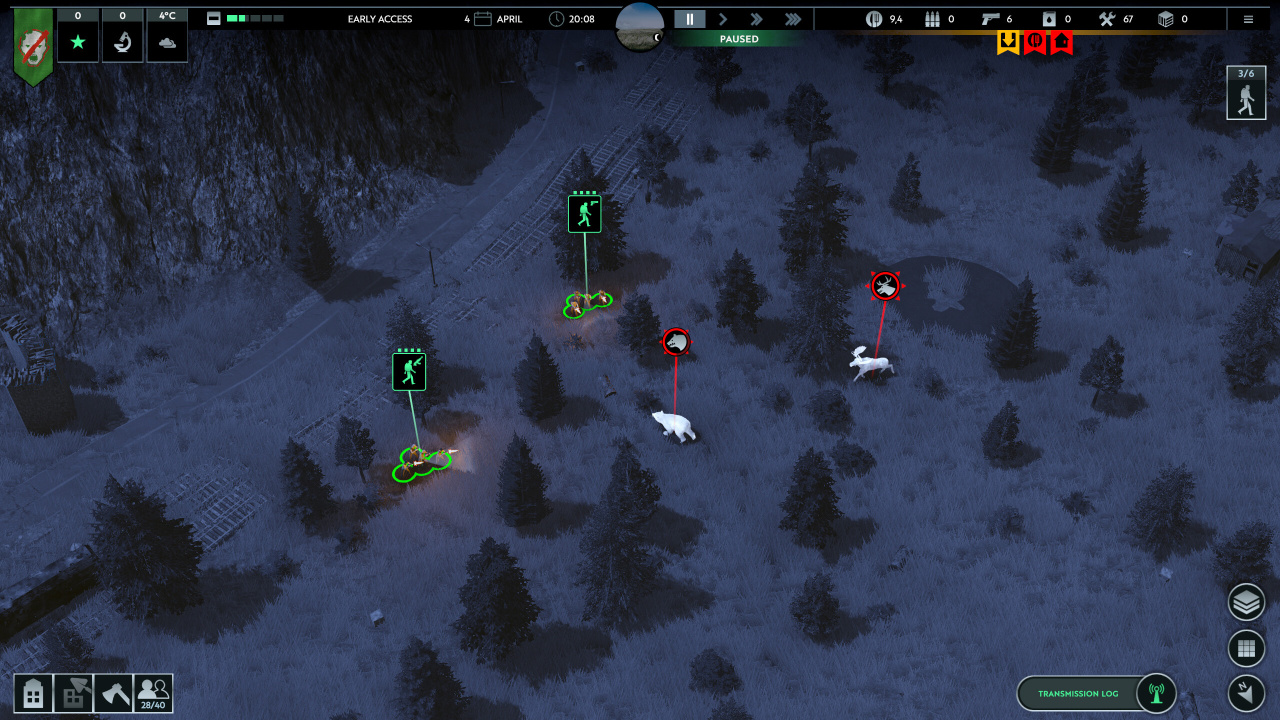Toggle the pause button
This screenshot has height=720, width=1280.
tap(689, 19)
